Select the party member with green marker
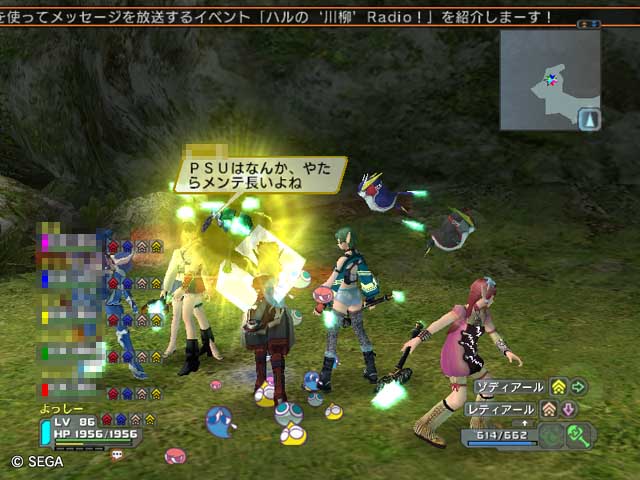Screen dimensions: 640x480 [70, 354]
